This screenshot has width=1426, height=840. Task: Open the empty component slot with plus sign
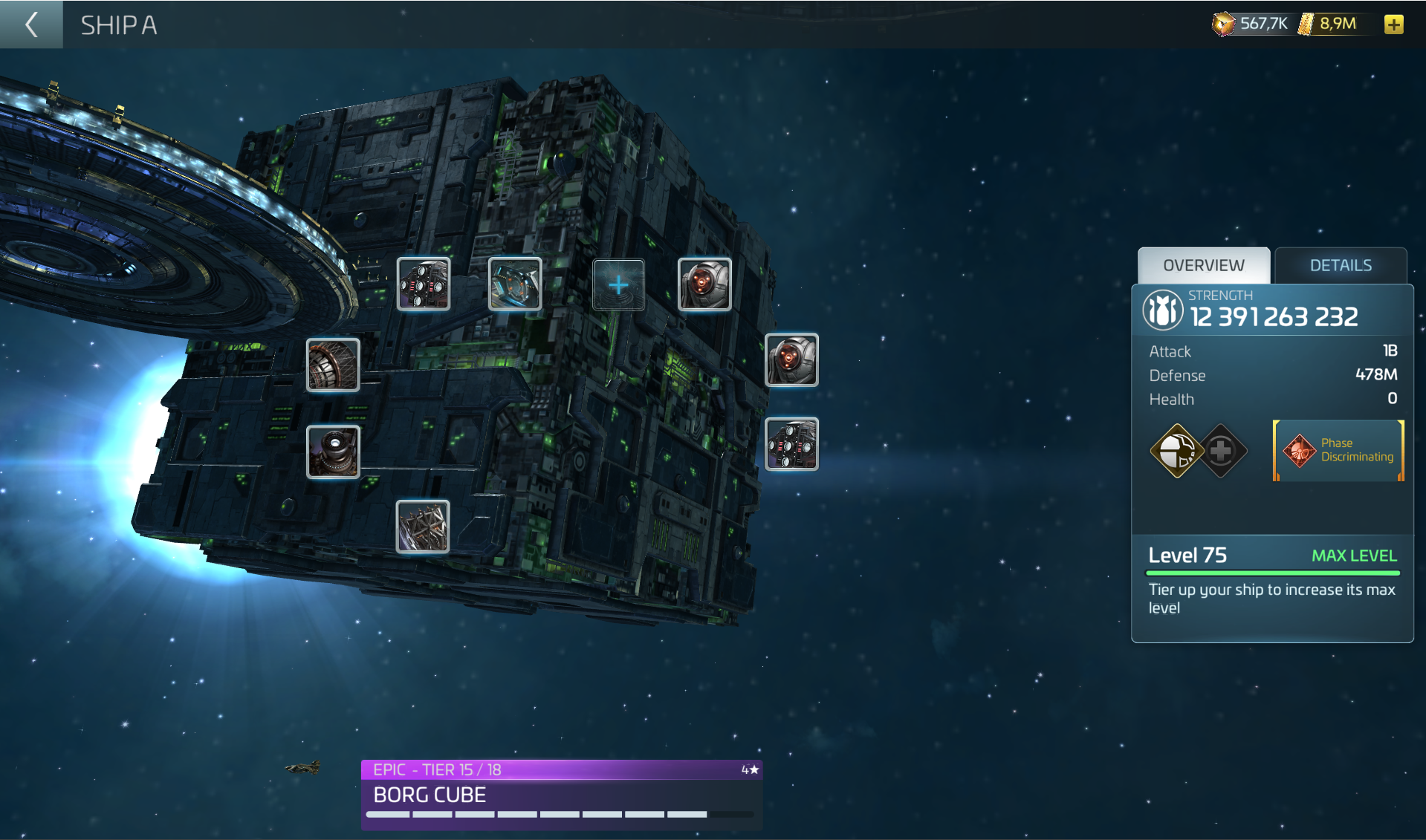619,284
